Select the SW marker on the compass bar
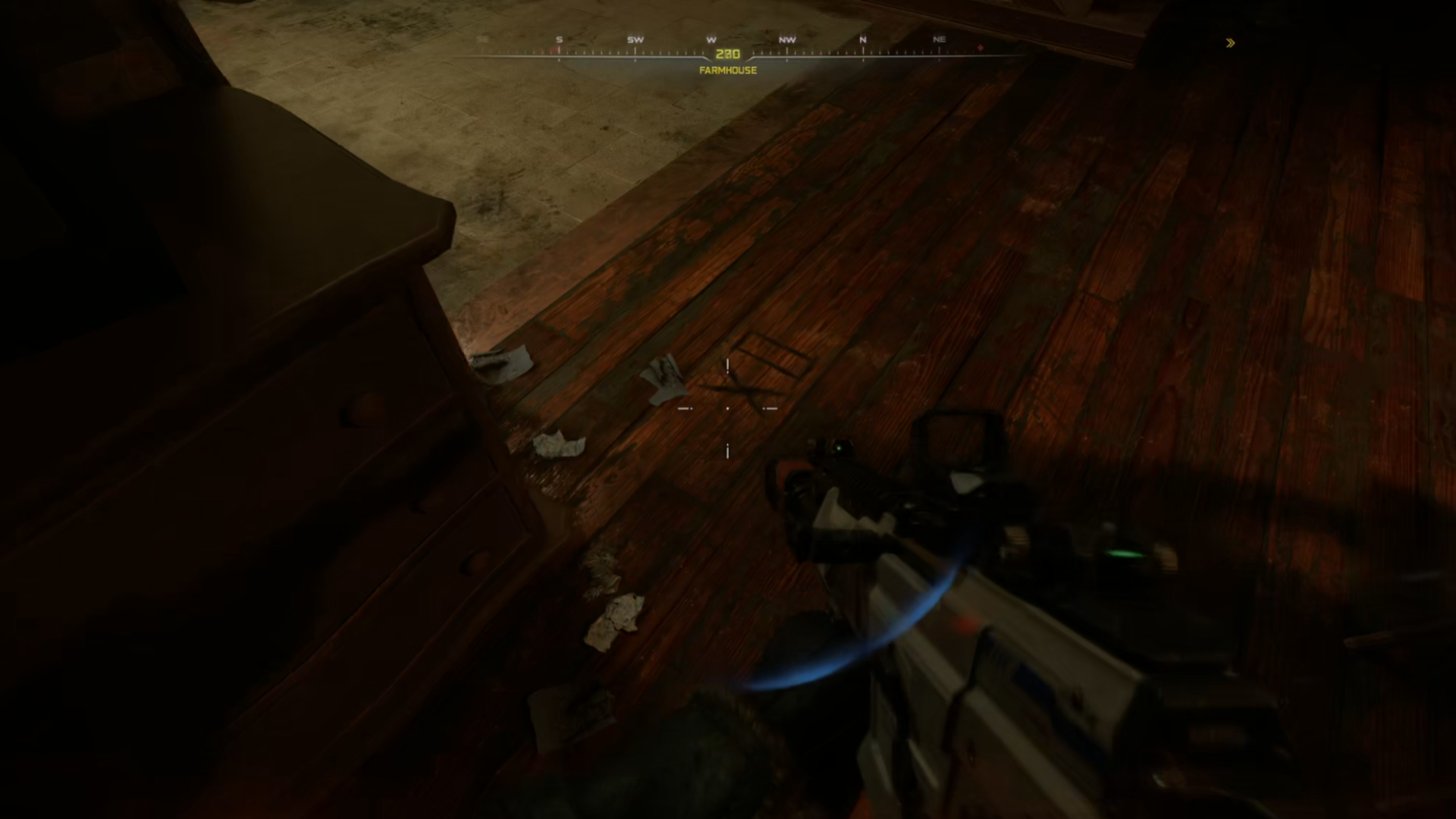The image size is (1456, 819). tap(634, 39)
